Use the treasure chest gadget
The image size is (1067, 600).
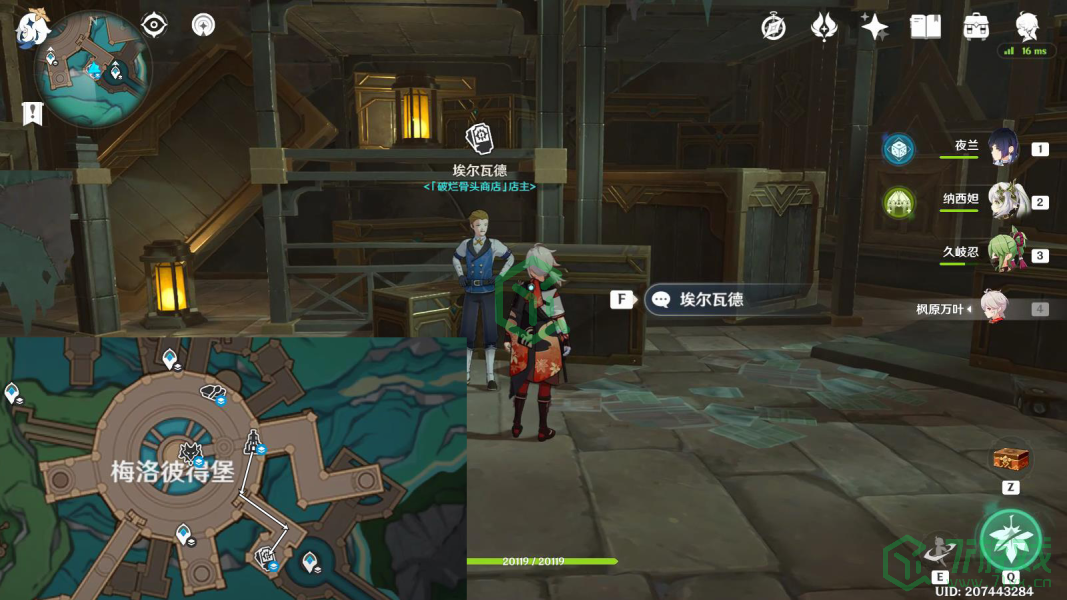click(1010, 460)
